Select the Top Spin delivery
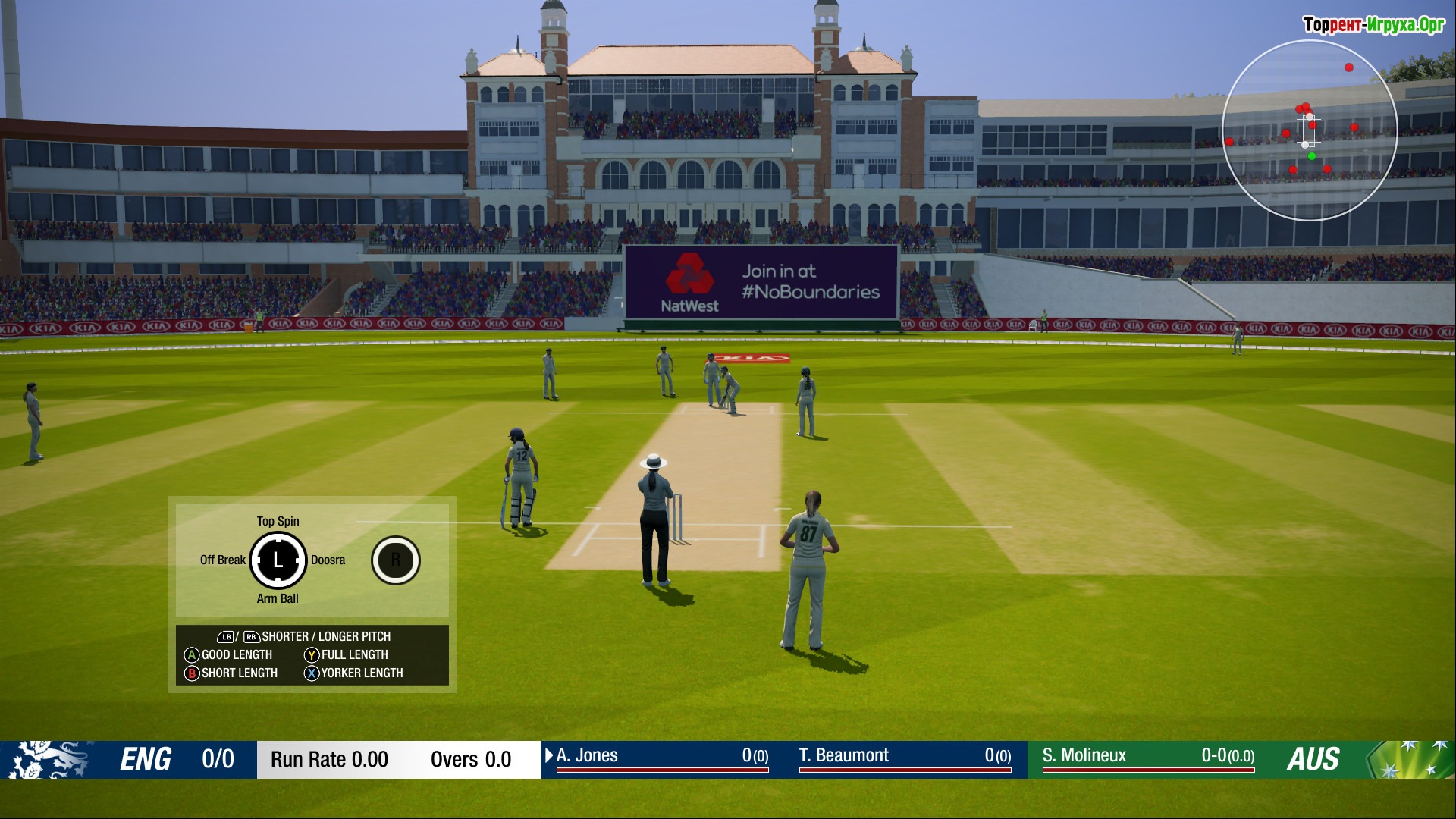This screenshot has height=819, width=1456. click(278, 521)
